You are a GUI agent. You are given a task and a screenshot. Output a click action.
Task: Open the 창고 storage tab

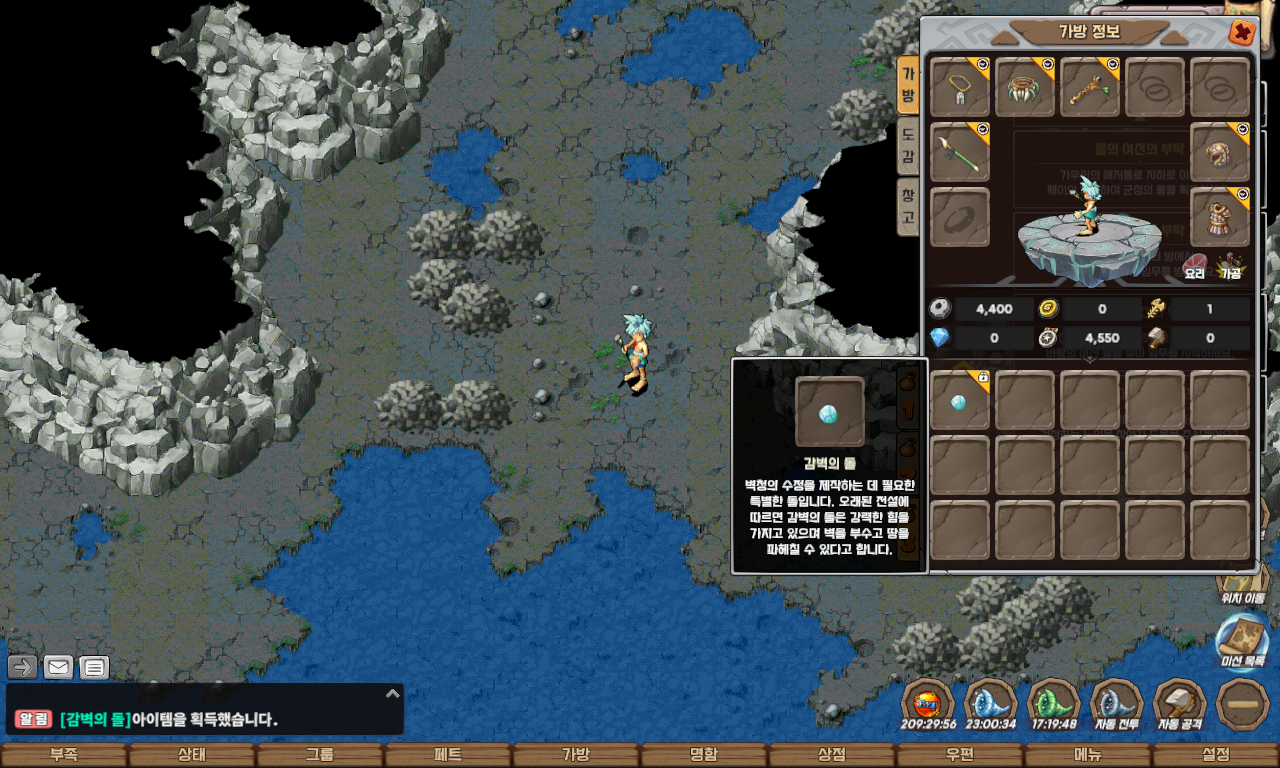coord(907,206)
